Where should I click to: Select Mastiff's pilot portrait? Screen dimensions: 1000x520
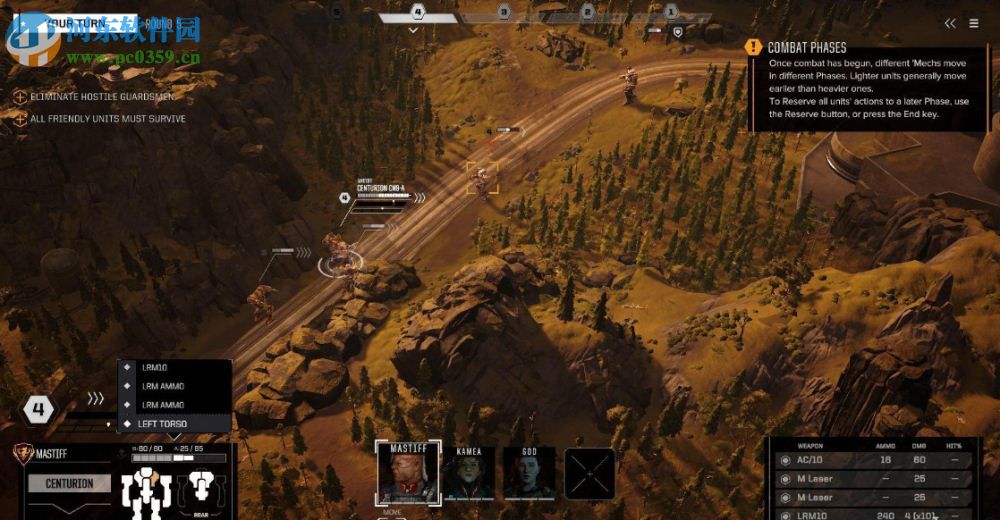(x=407, y=471)
